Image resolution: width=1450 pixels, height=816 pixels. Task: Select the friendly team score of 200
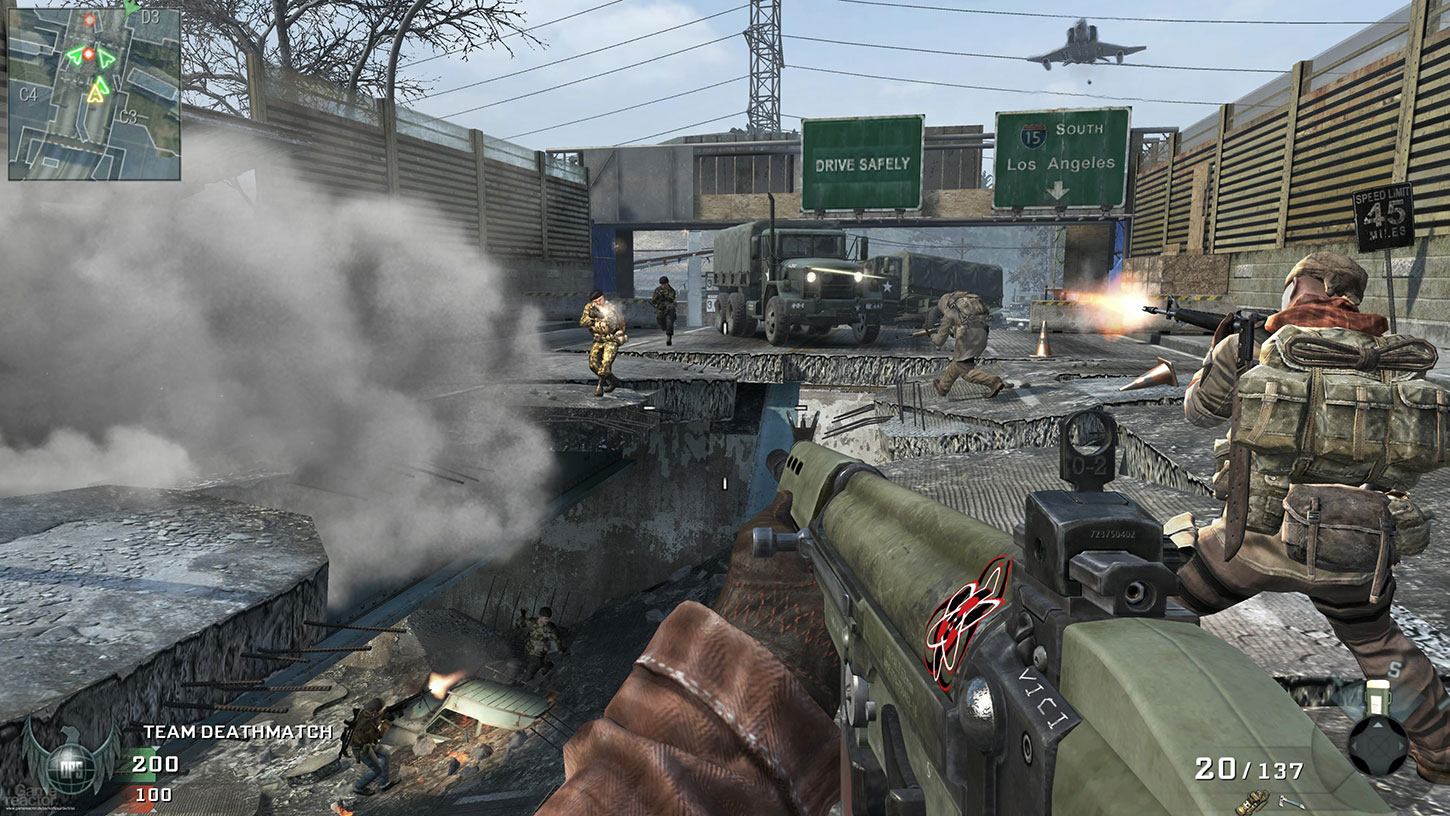click(x=155, y=766)
